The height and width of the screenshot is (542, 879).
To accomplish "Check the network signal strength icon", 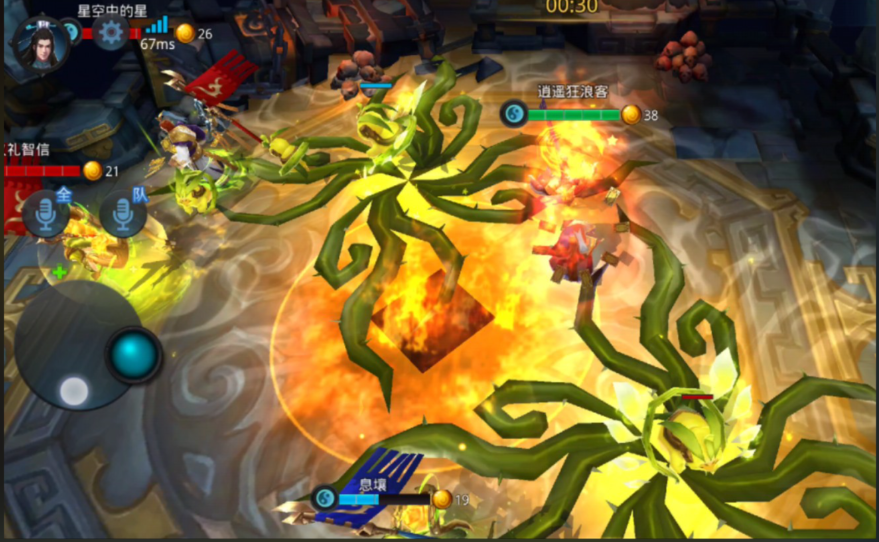I will pos(156,25).
